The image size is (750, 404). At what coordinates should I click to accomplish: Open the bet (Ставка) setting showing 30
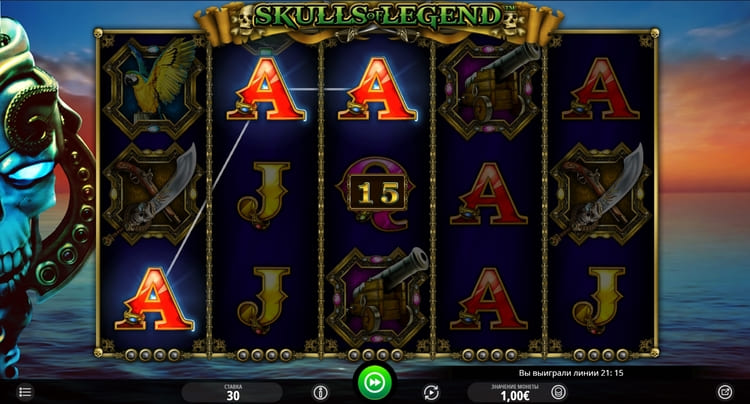(x=231, y=392)
